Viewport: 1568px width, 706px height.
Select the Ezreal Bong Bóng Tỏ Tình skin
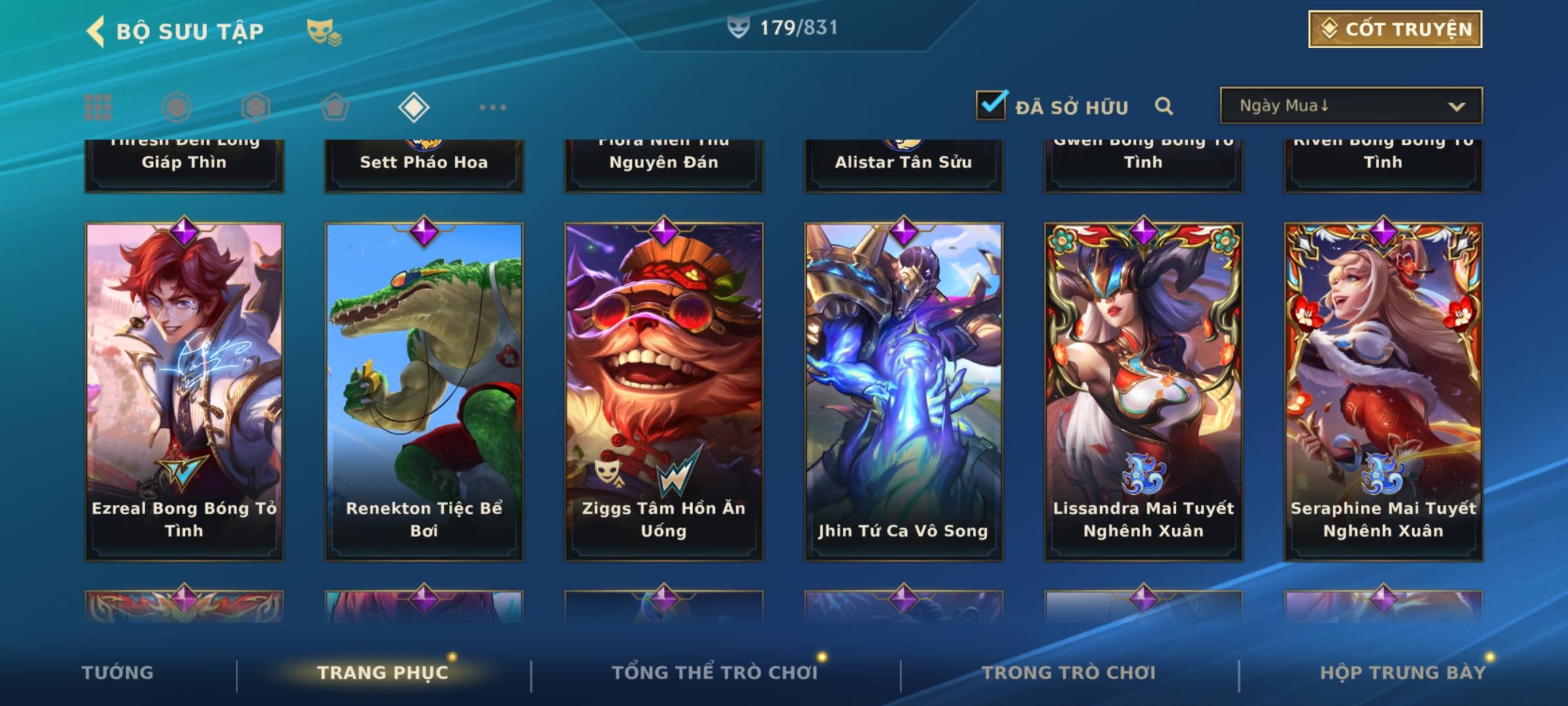click(184, 391)
